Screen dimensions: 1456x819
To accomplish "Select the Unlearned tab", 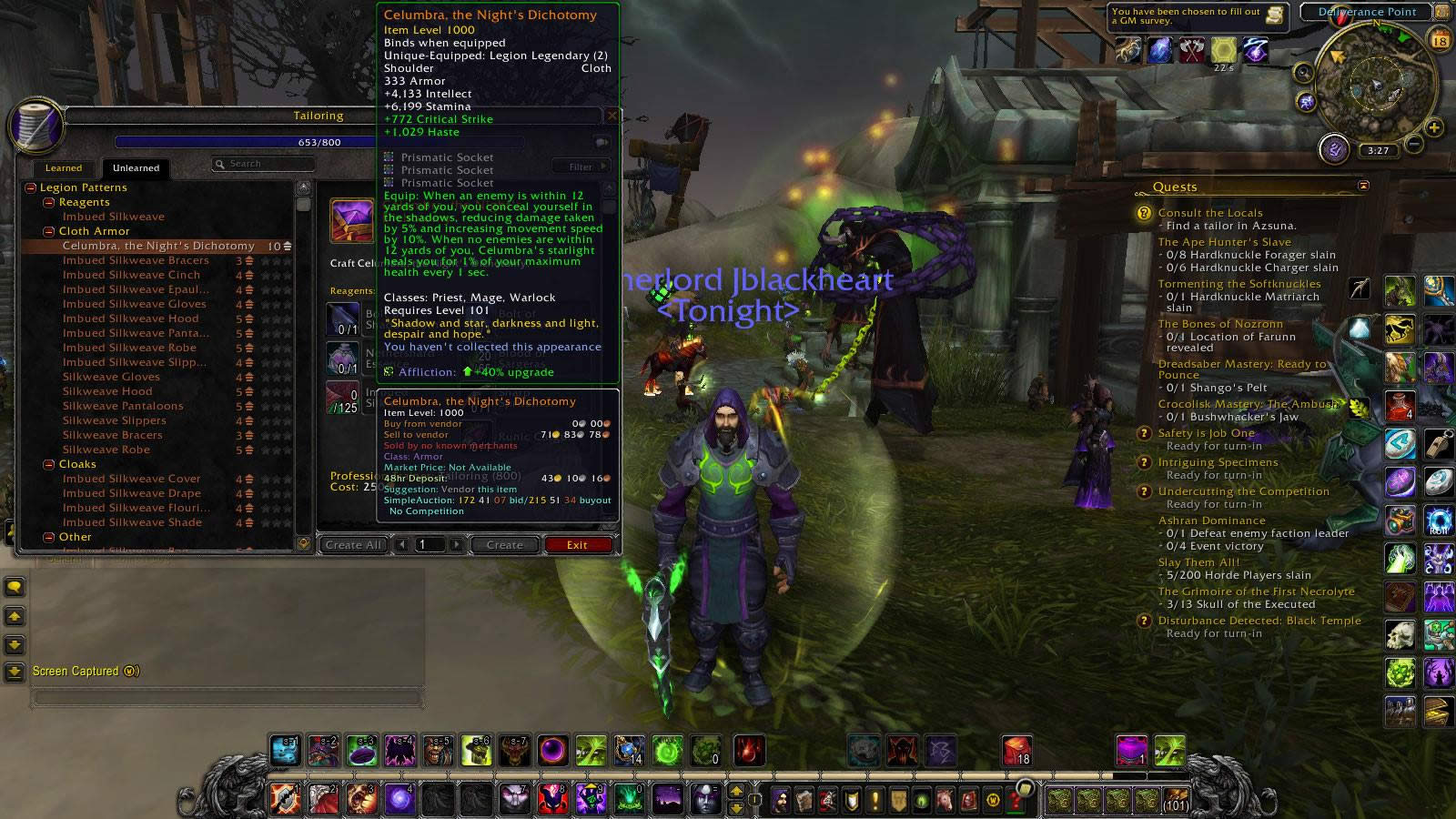I will [136, 168].
